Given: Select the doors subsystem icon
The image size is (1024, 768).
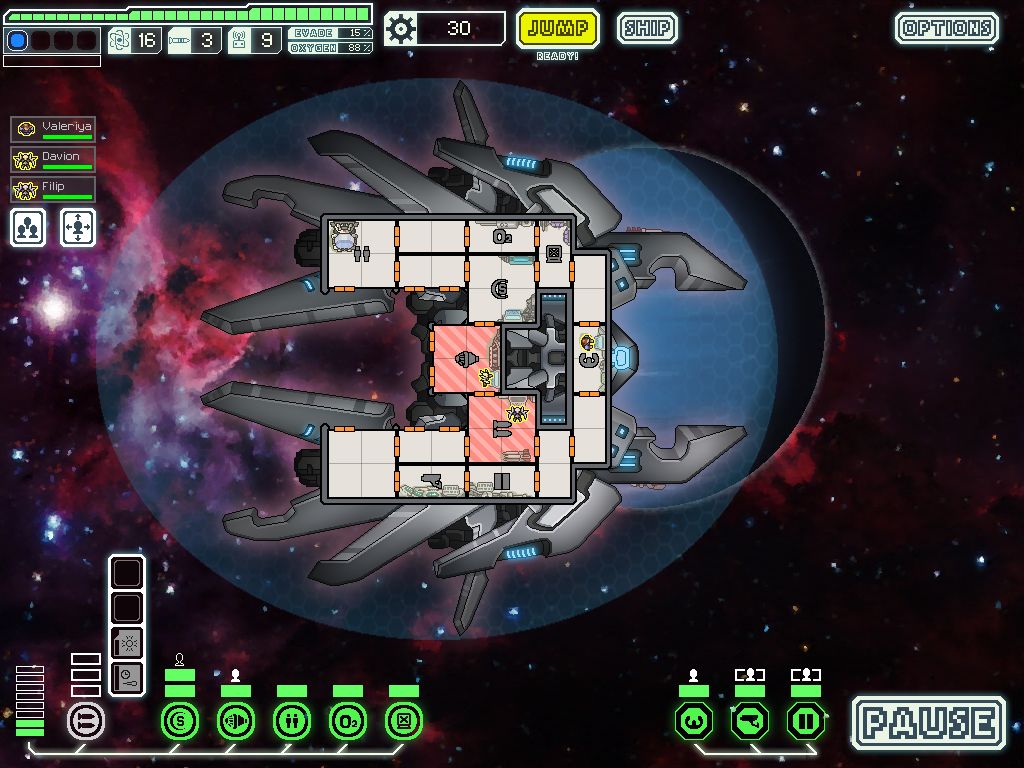Looking at the screenshot, I should [x=806, y=720].
